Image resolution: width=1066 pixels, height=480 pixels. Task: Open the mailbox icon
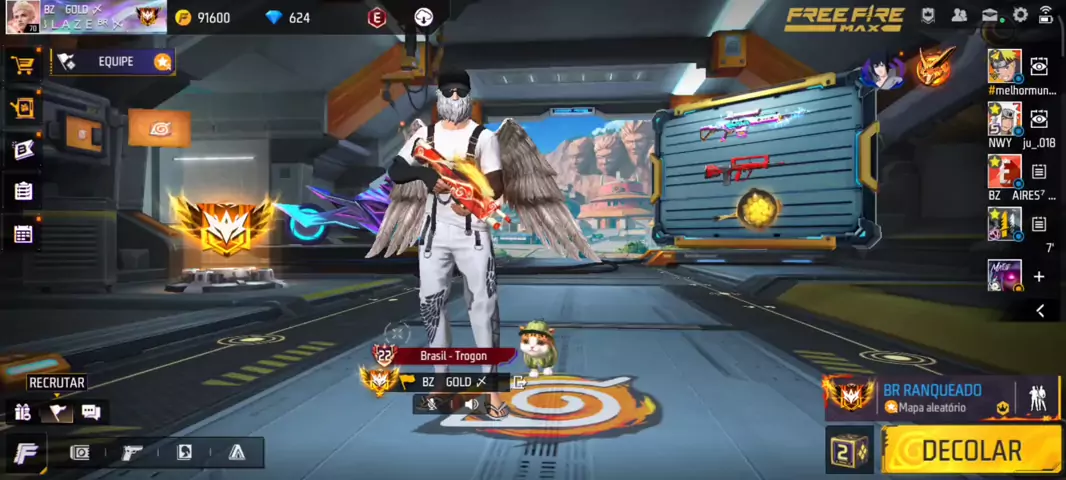tap(990, 15)
